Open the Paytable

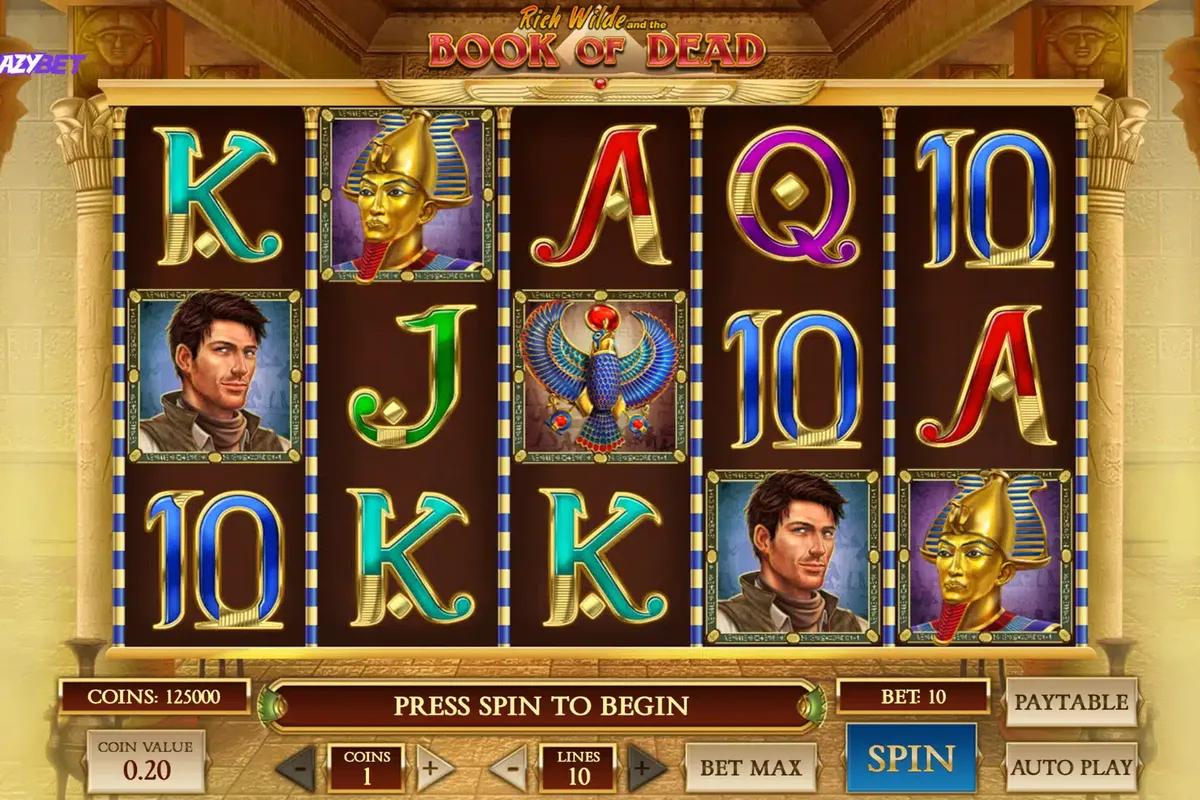tap(1071, 702)
